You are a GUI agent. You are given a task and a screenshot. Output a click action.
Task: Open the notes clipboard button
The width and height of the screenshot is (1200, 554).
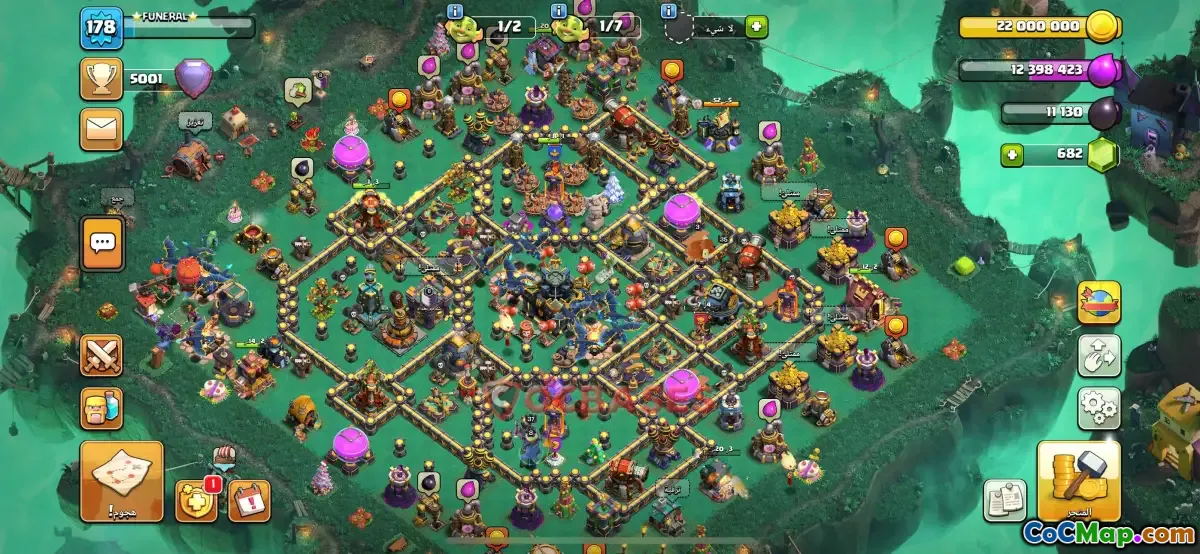click(x=1003, y=500)
